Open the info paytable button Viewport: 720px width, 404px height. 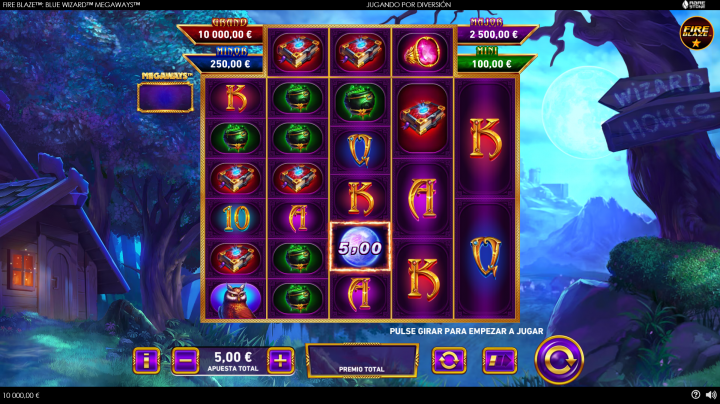pyautogui.click(x=146, y=360)
